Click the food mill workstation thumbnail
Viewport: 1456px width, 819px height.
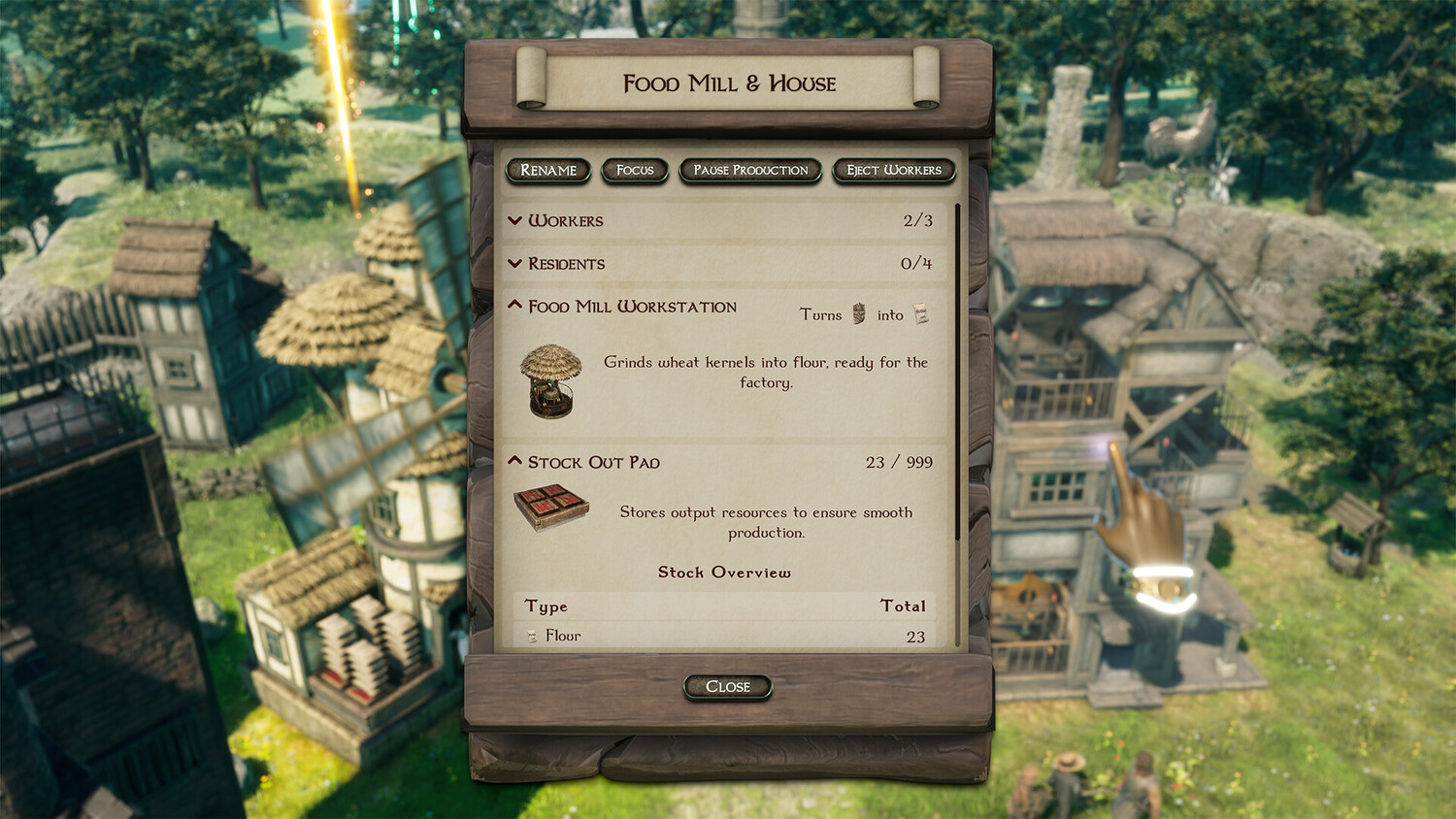coord(550,381)
